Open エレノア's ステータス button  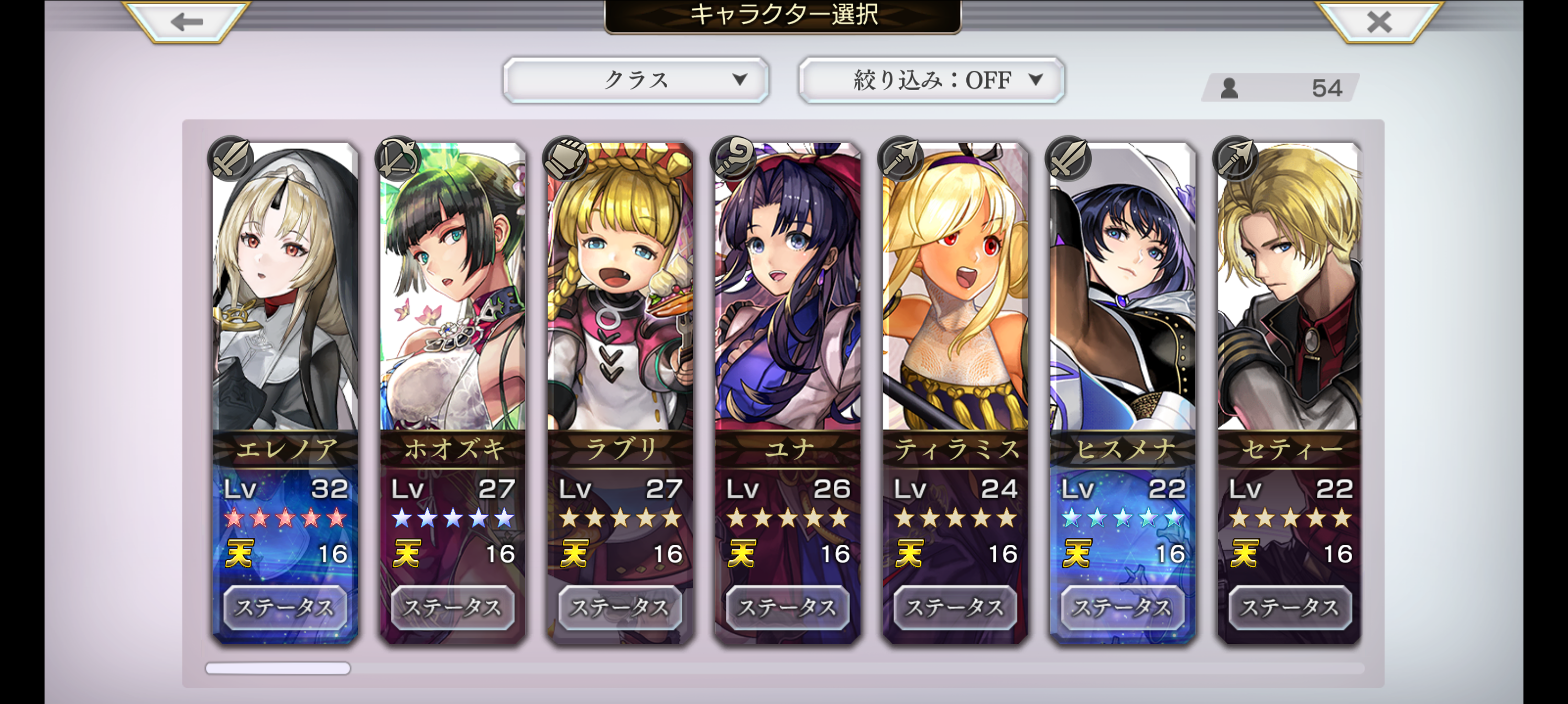coord(285,607)
